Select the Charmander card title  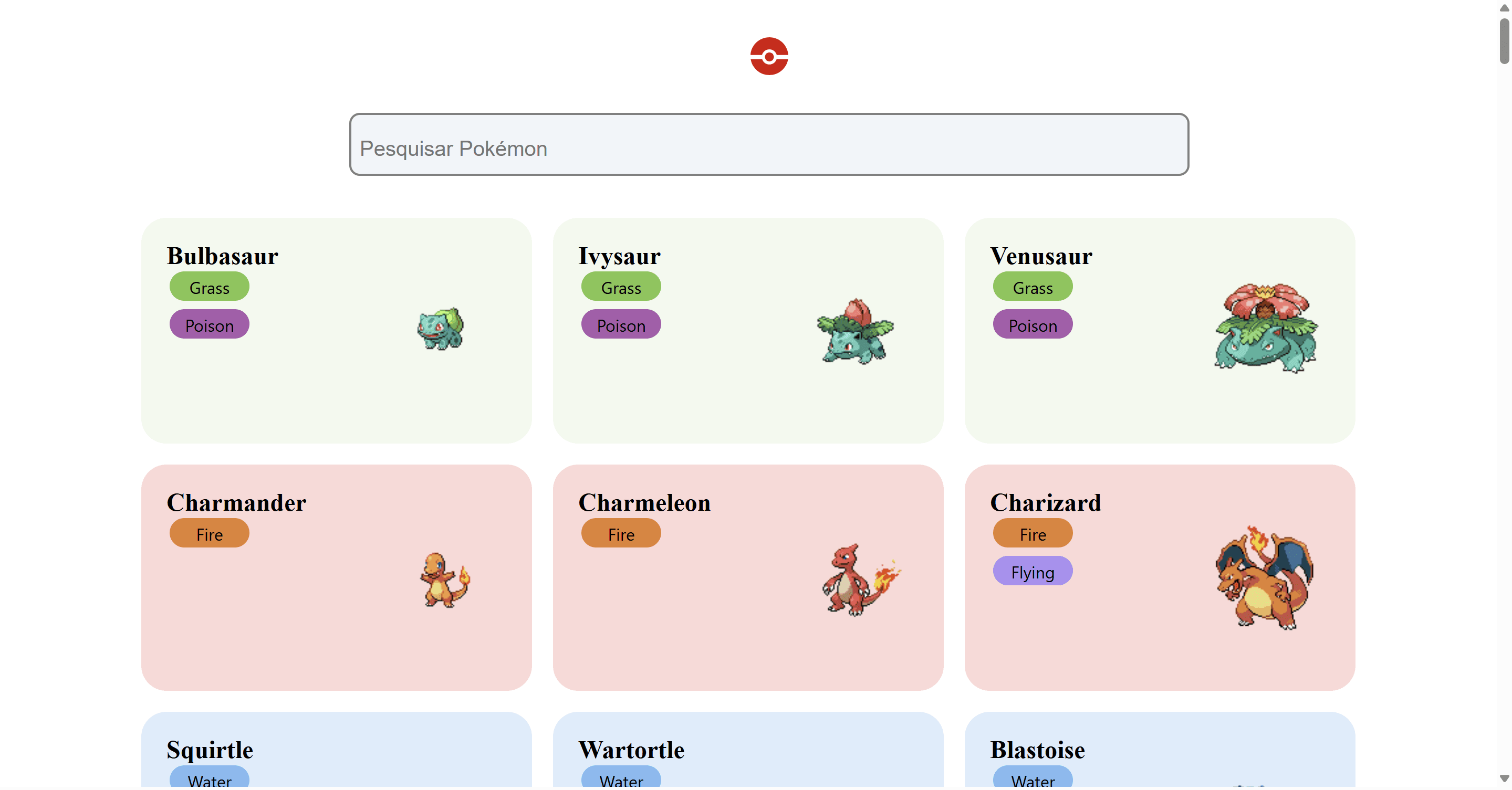(x=236, y=503)
